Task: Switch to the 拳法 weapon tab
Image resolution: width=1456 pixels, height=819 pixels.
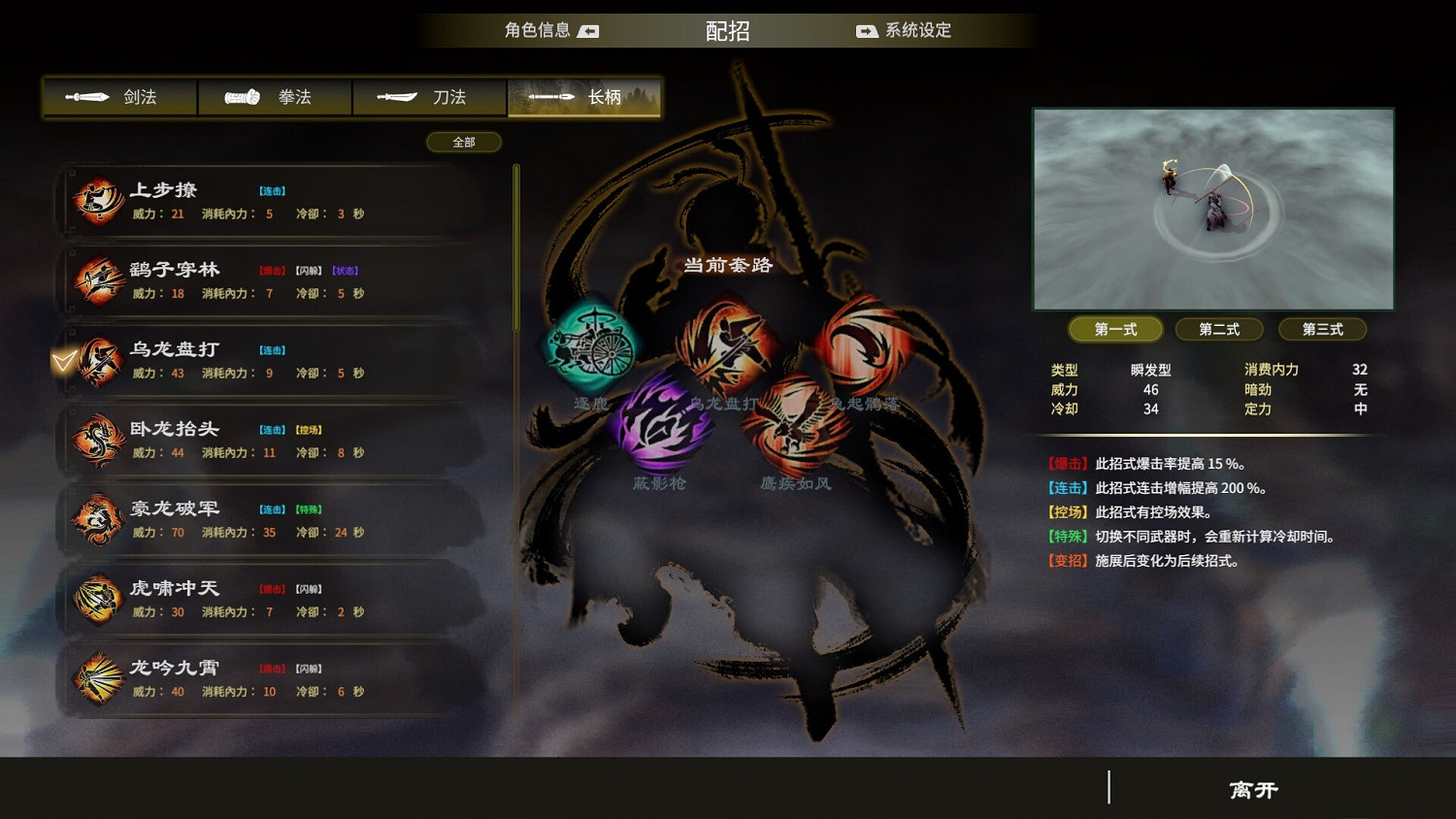Action: point(275,97)
